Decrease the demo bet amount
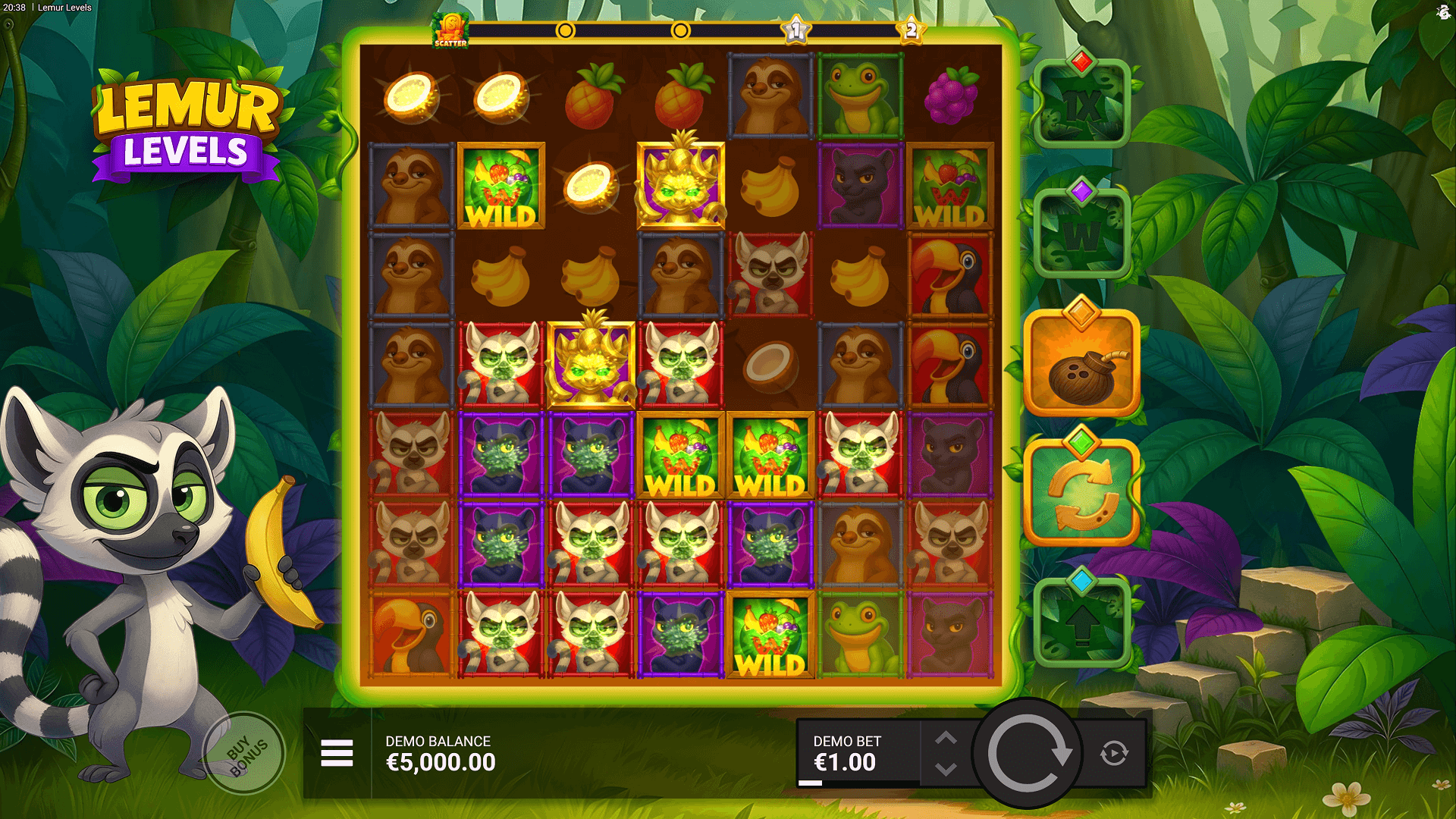1456x819 pixels. (x=945, y=769)
